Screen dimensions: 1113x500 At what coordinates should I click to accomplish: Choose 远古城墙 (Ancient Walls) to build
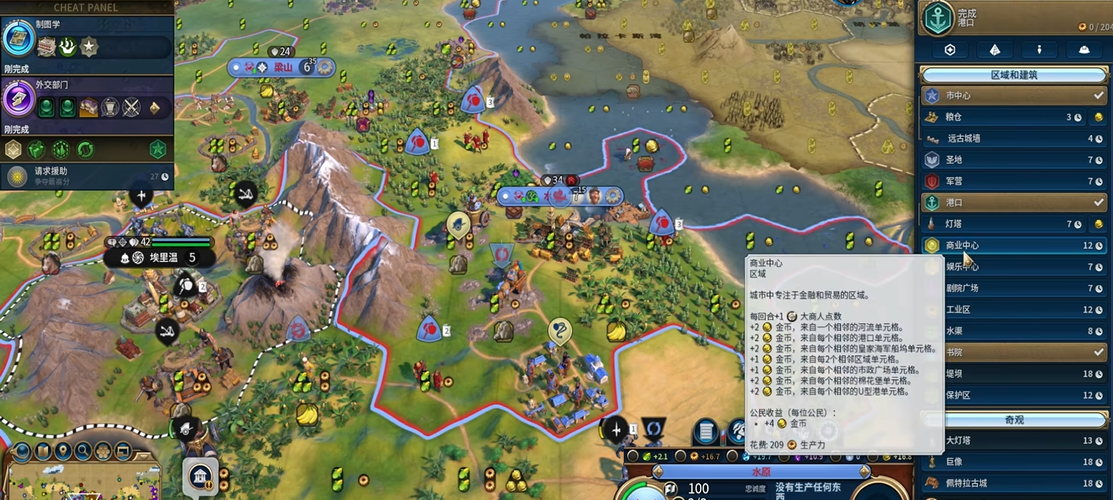coord(1000,138)
